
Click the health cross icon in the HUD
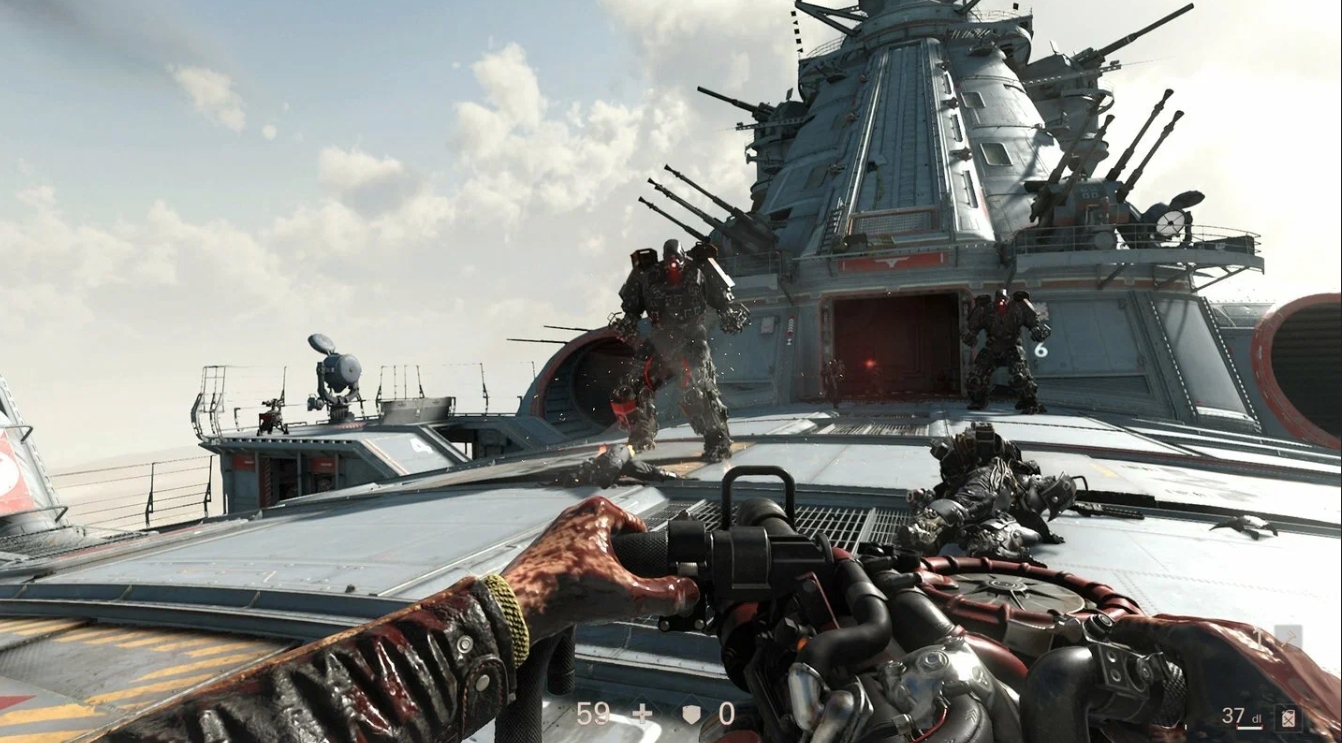click(x=644, y=715)
